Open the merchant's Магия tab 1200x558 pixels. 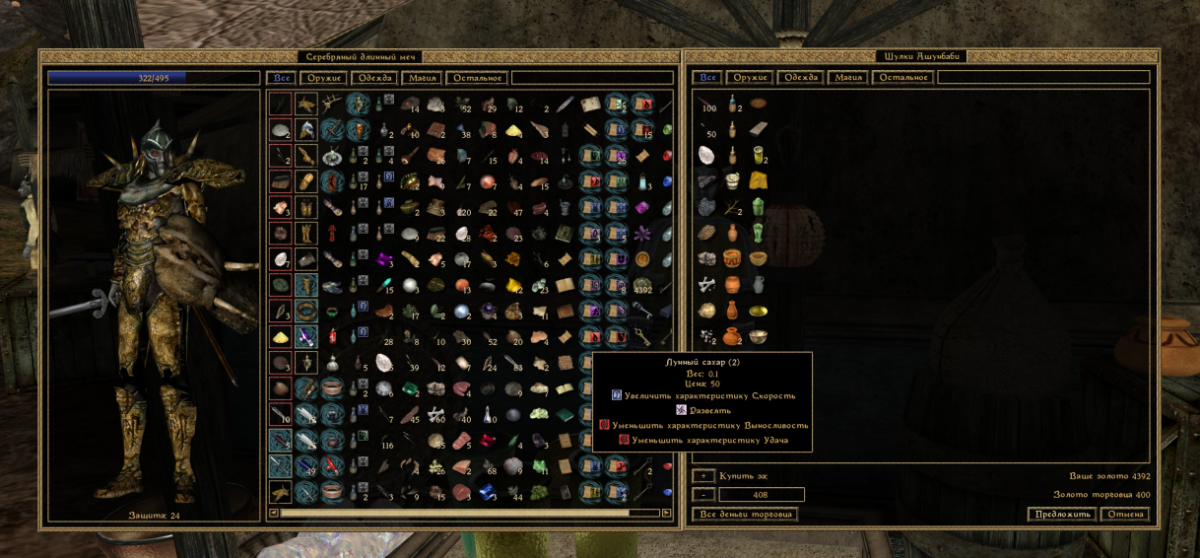pyautogui.click(x=850, y=78)
